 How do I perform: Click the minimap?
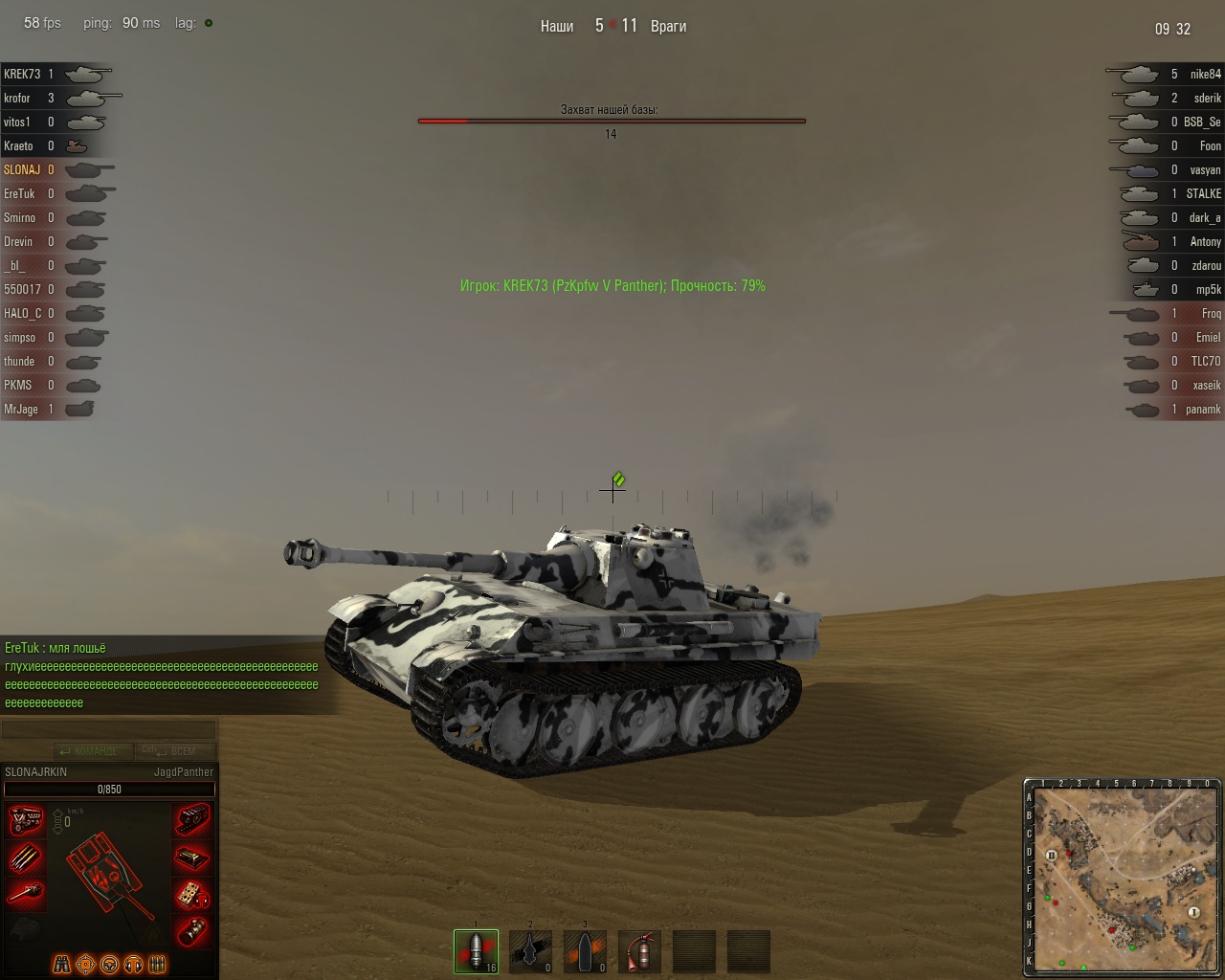1125,879
